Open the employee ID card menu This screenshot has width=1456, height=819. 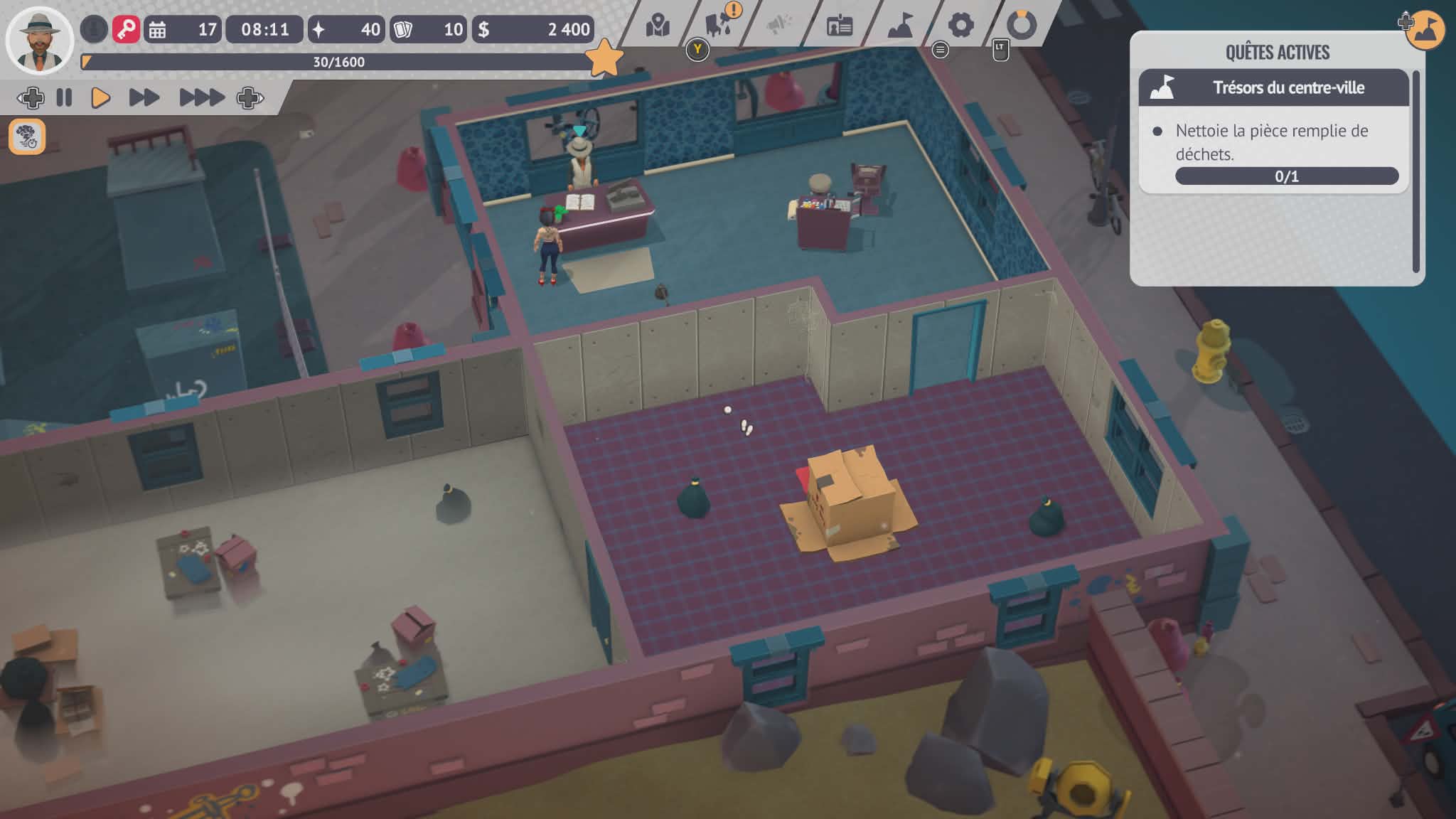[x=840, y=26]
